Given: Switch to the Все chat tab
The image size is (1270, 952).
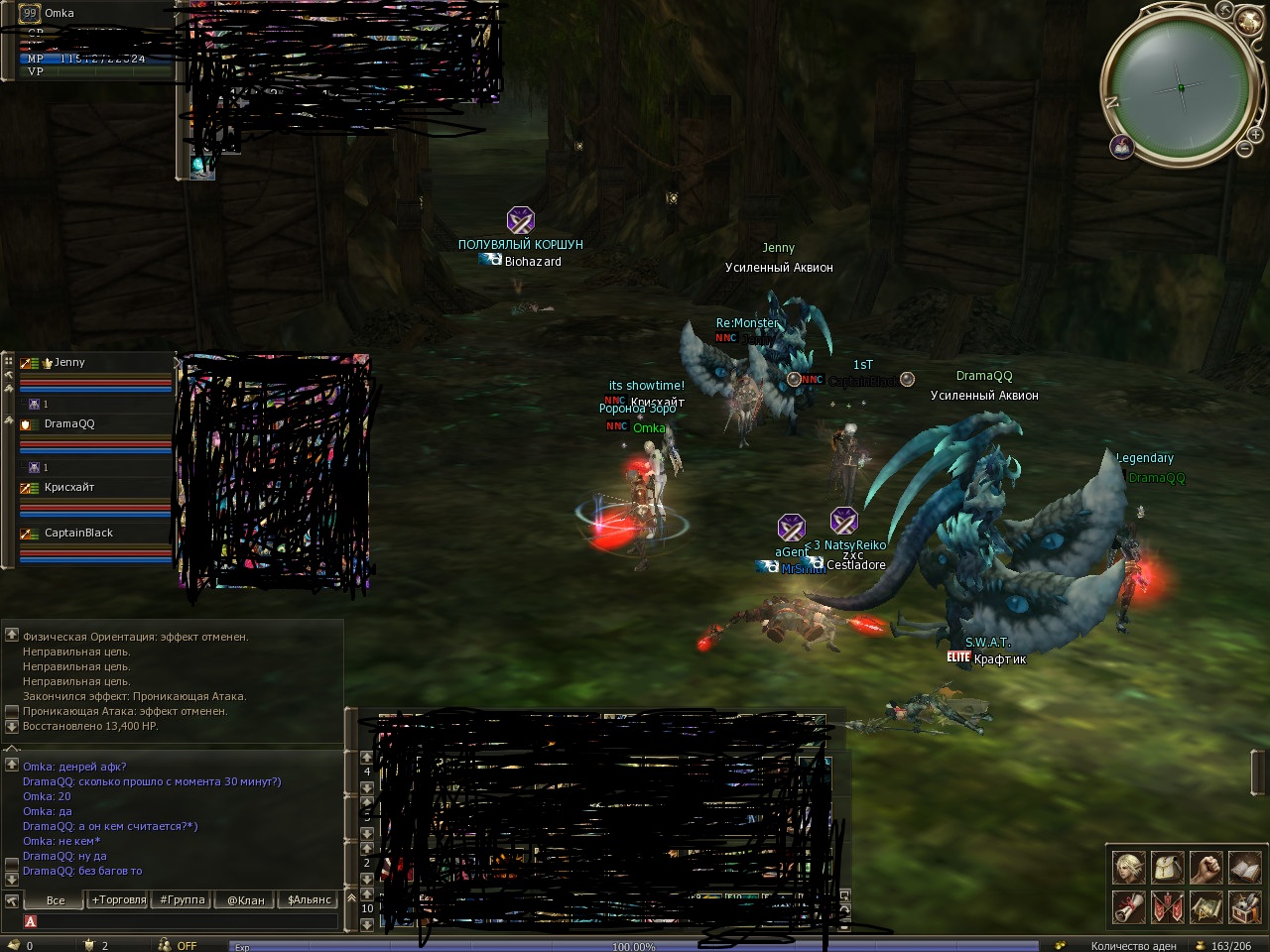Looking at the screenshot, I should [x=56, y=900].
